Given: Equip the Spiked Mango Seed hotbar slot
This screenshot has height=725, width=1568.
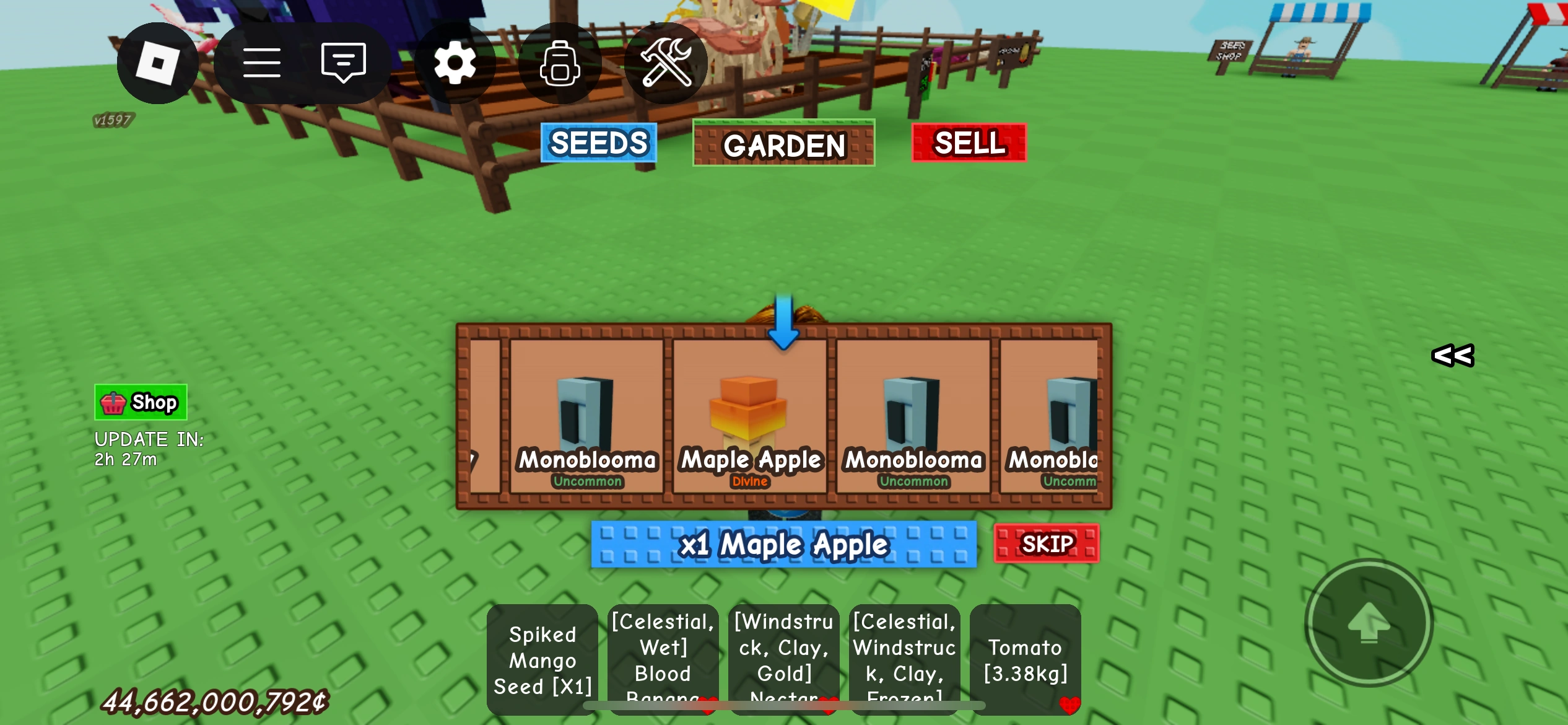Looking at the screenshot, I should point(542,660).
